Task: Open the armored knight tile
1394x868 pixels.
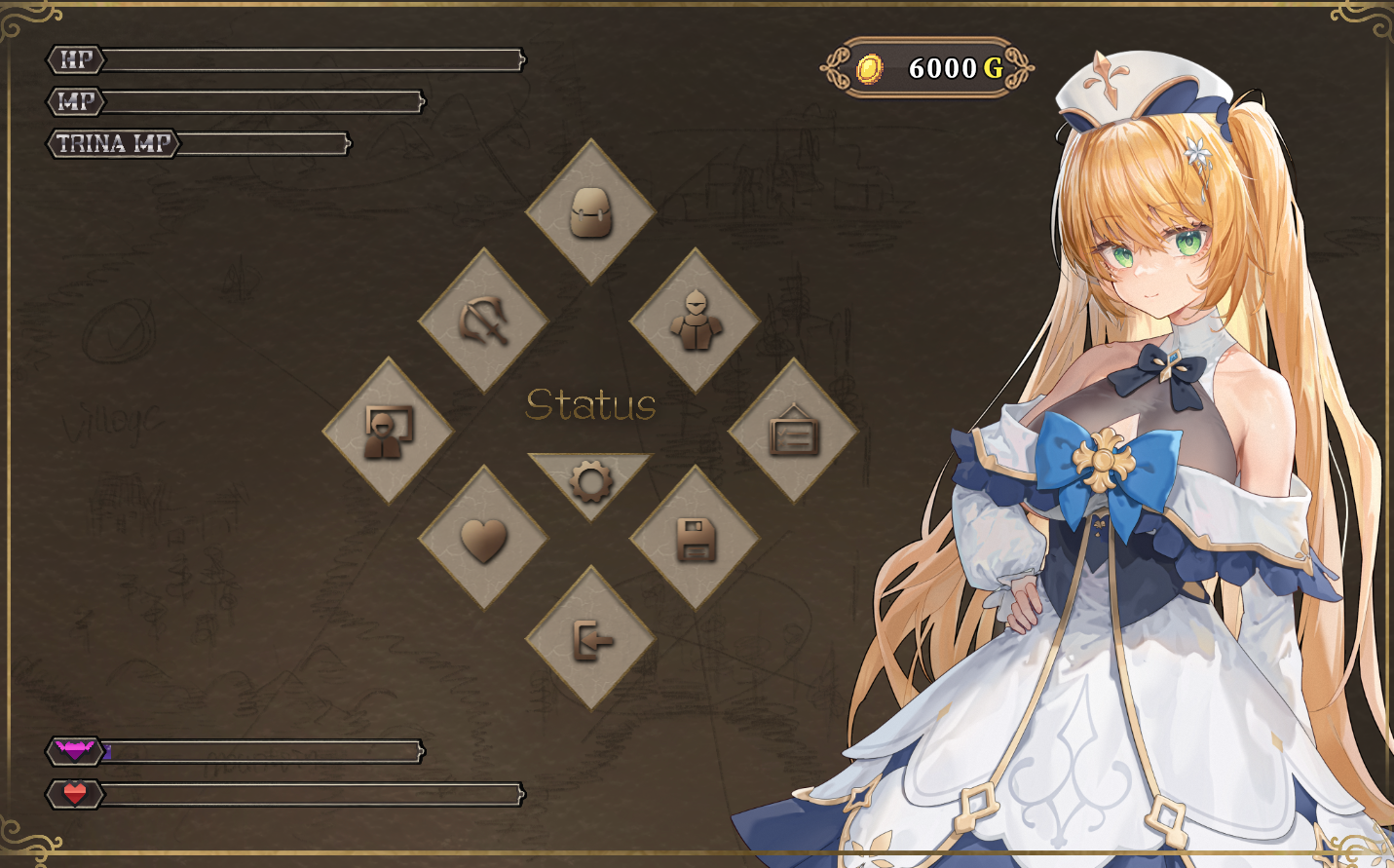Action: (x=696, y=321)
